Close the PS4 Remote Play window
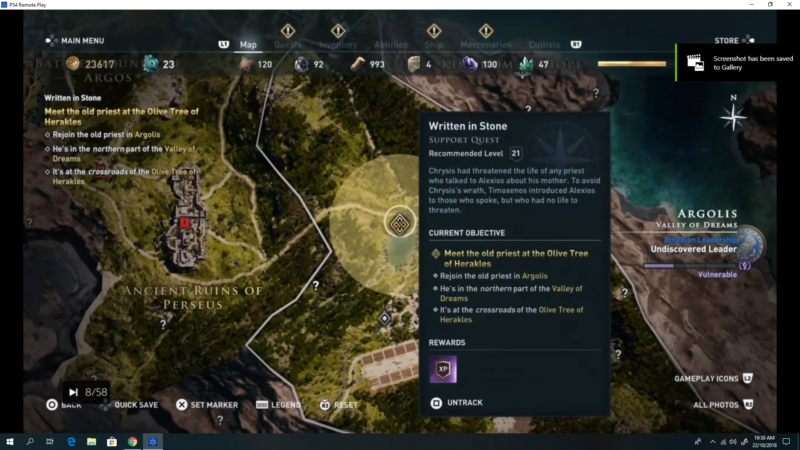This screenshot has width=800, height=450. click(x=786, y=5)
